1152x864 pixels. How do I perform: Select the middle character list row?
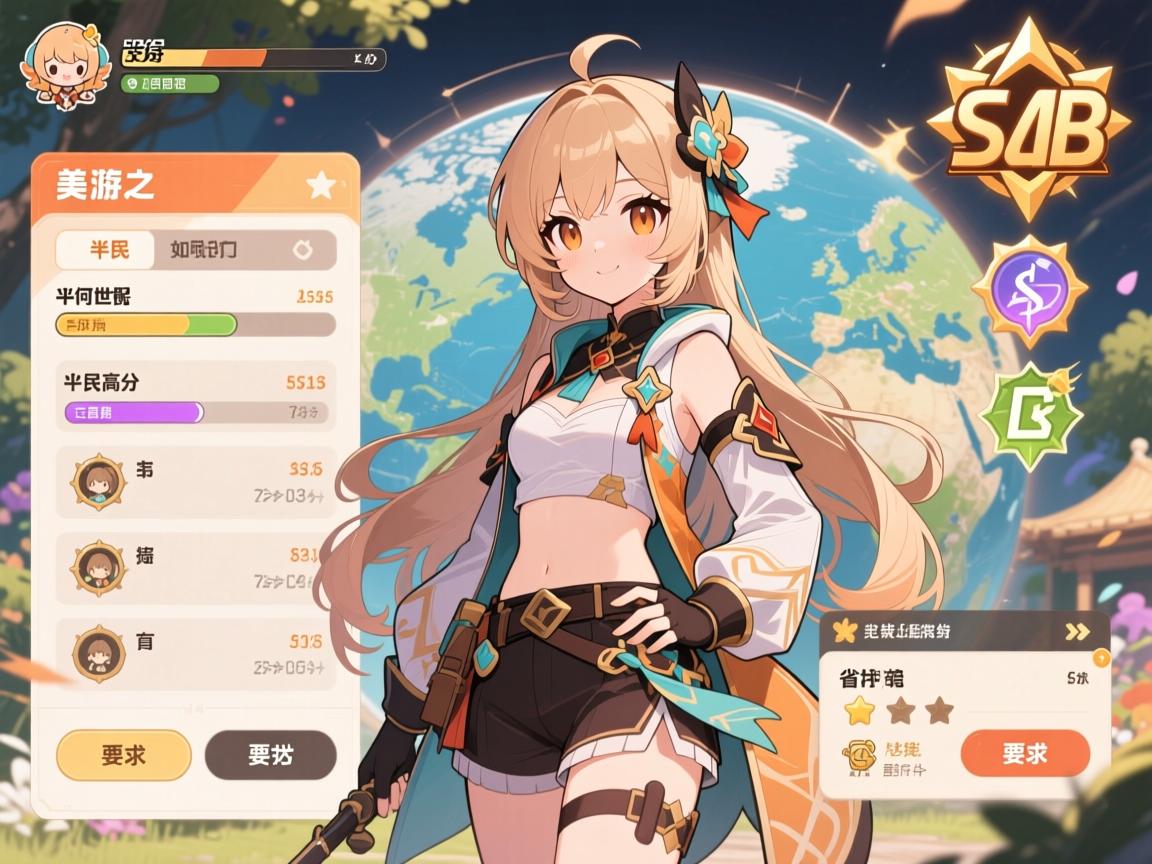click(196, 567)
